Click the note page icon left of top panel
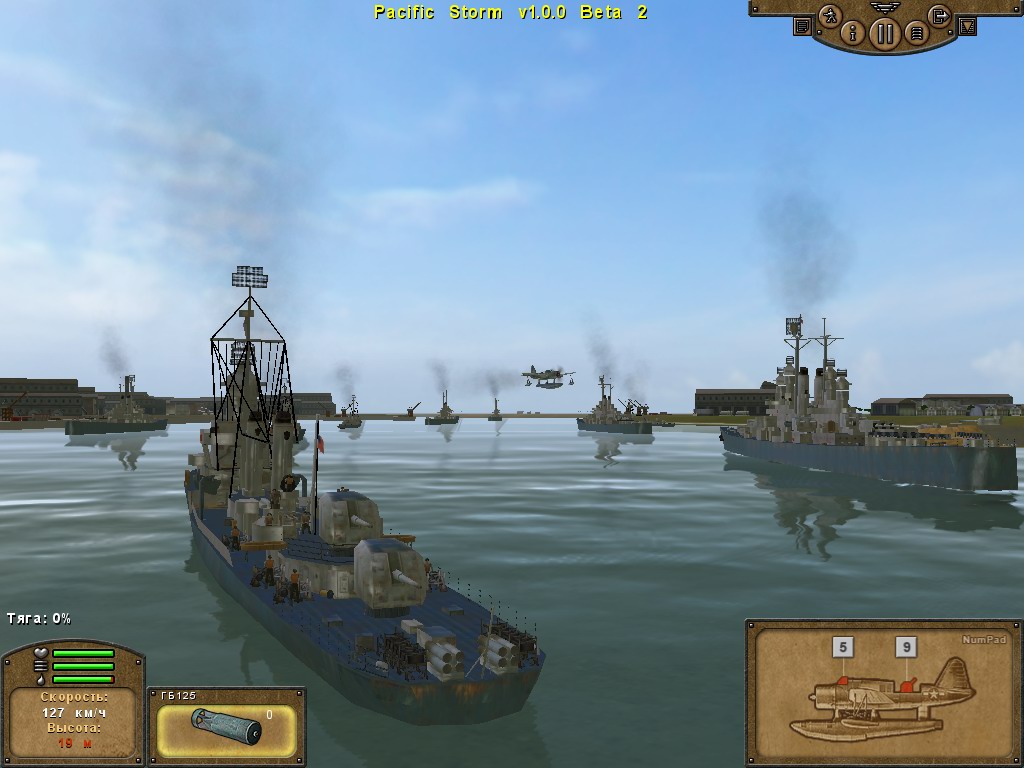1024x768 pixels. (x=802, y=26)
